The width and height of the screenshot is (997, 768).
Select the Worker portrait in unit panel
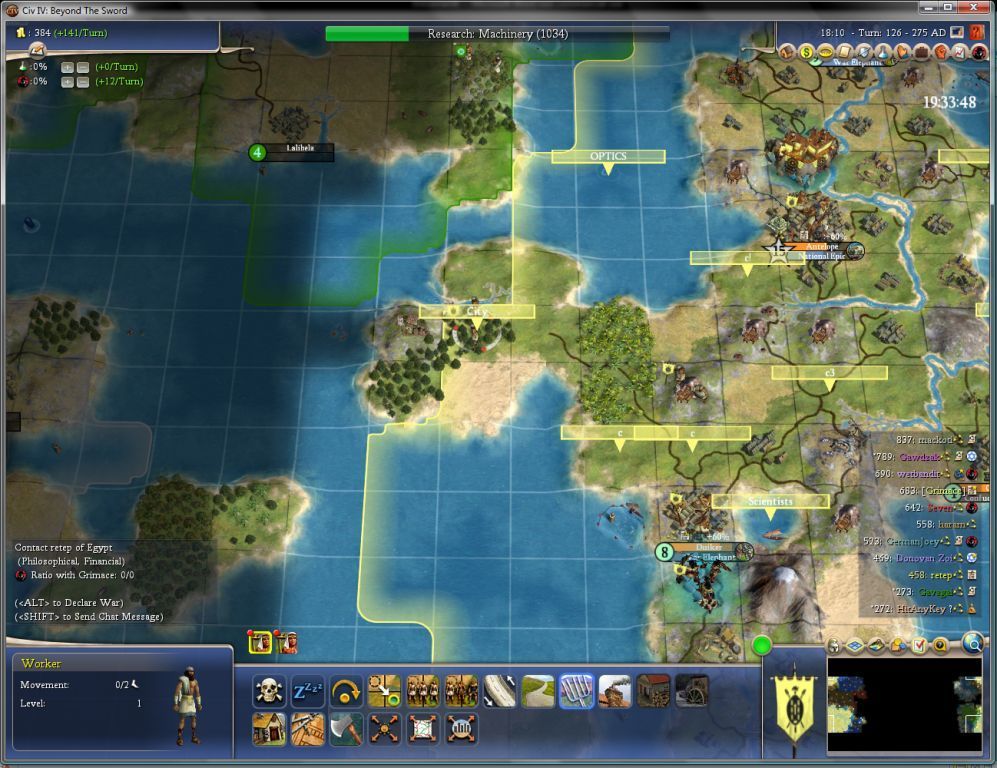[186, 705]
